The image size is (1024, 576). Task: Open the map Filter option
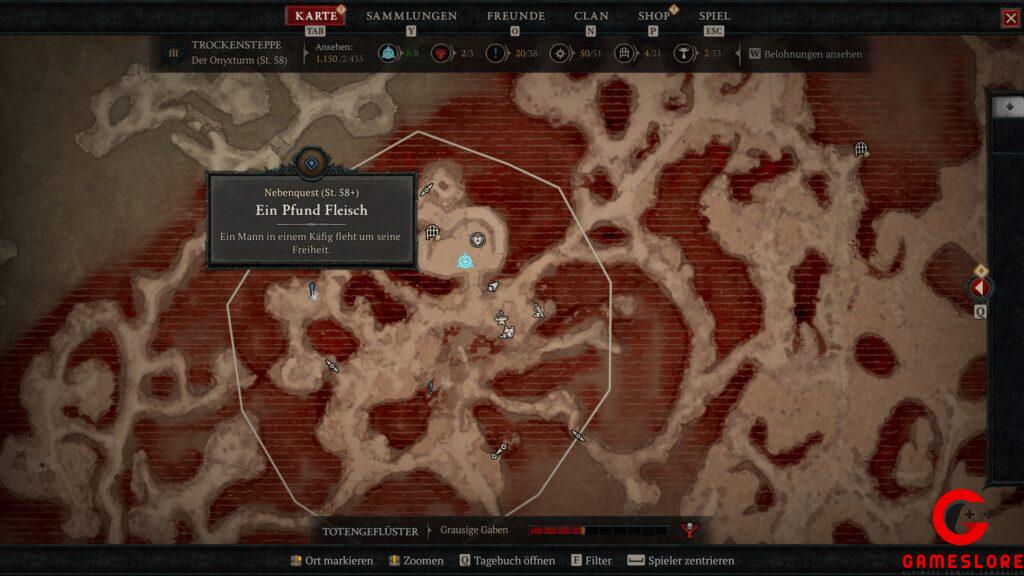click(x=591, y=561)
